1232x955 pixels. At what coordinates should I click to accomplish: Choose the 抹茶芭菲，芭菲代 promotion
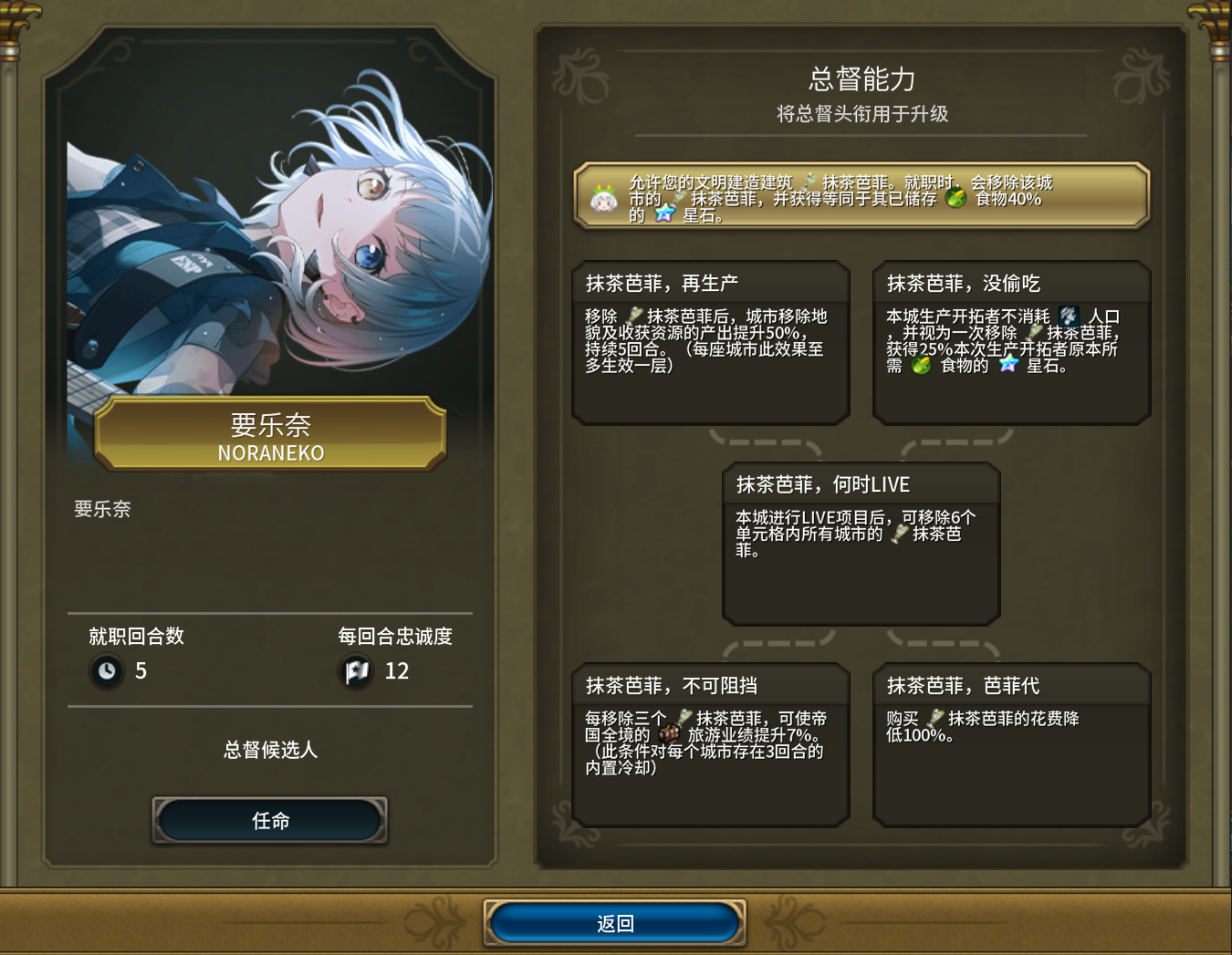click(1011, 744)
